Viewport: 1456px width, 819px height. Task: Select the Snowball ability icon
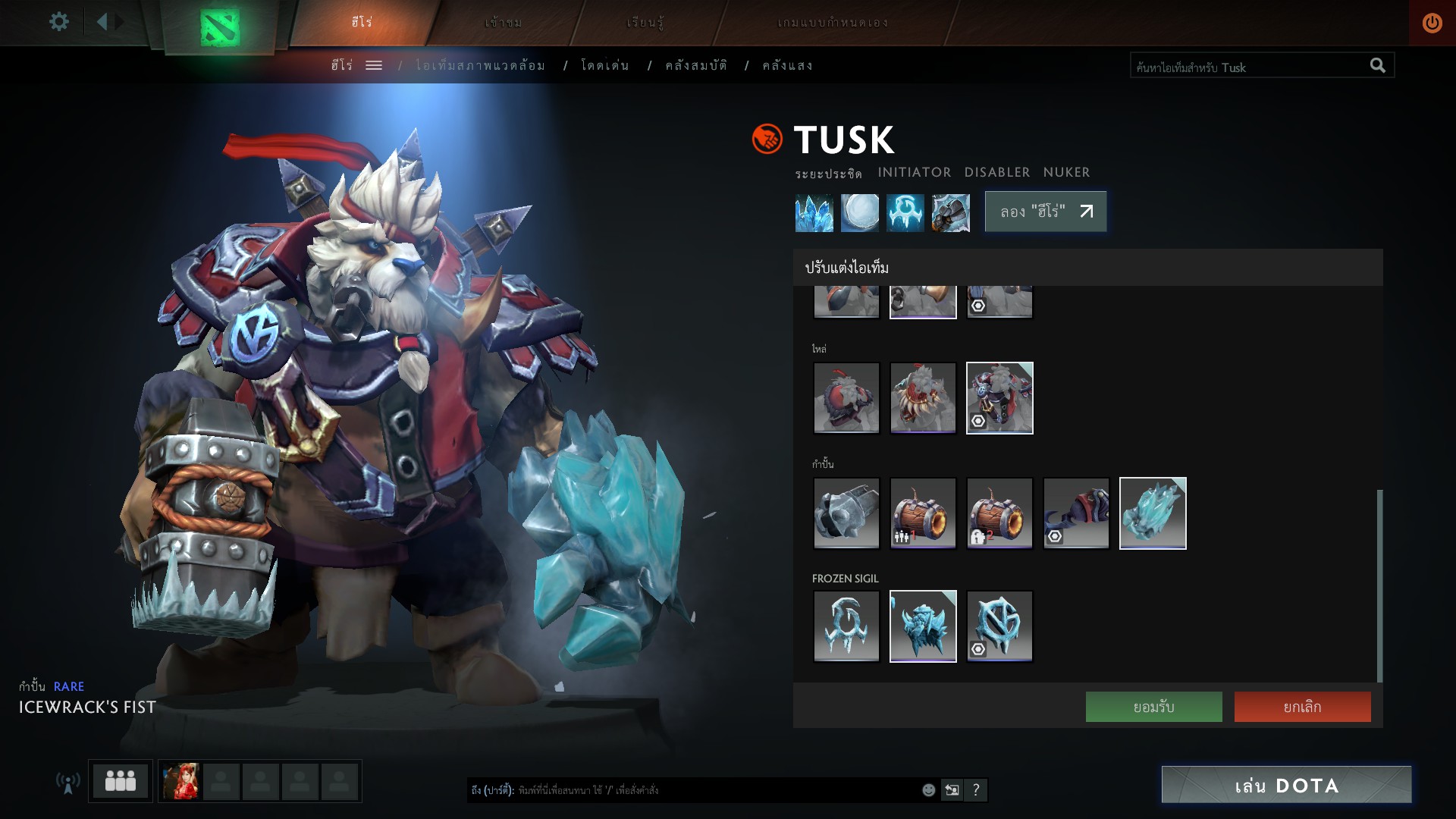click(859, 212)
